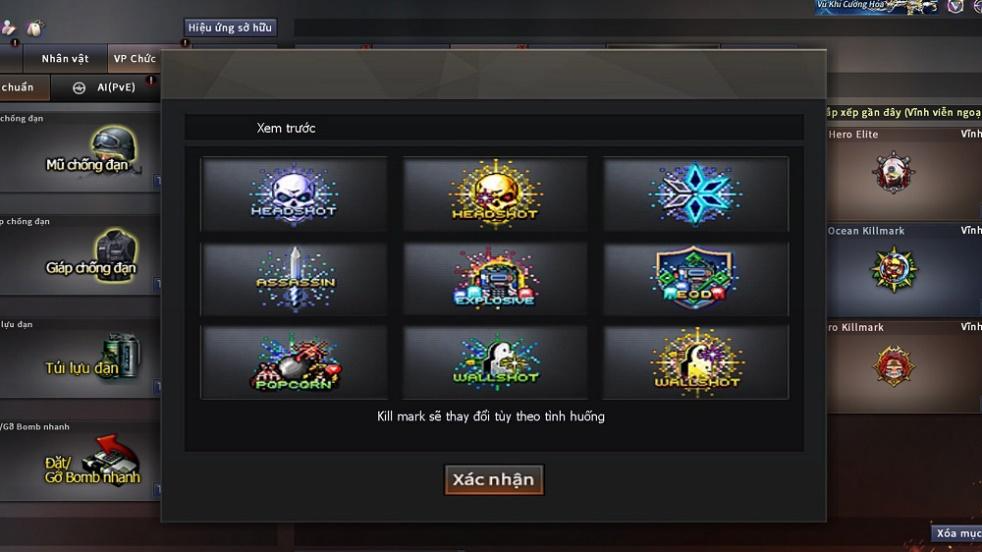Select the green WALLSHOT kill mark
The image size is (982, 552).
495,361
